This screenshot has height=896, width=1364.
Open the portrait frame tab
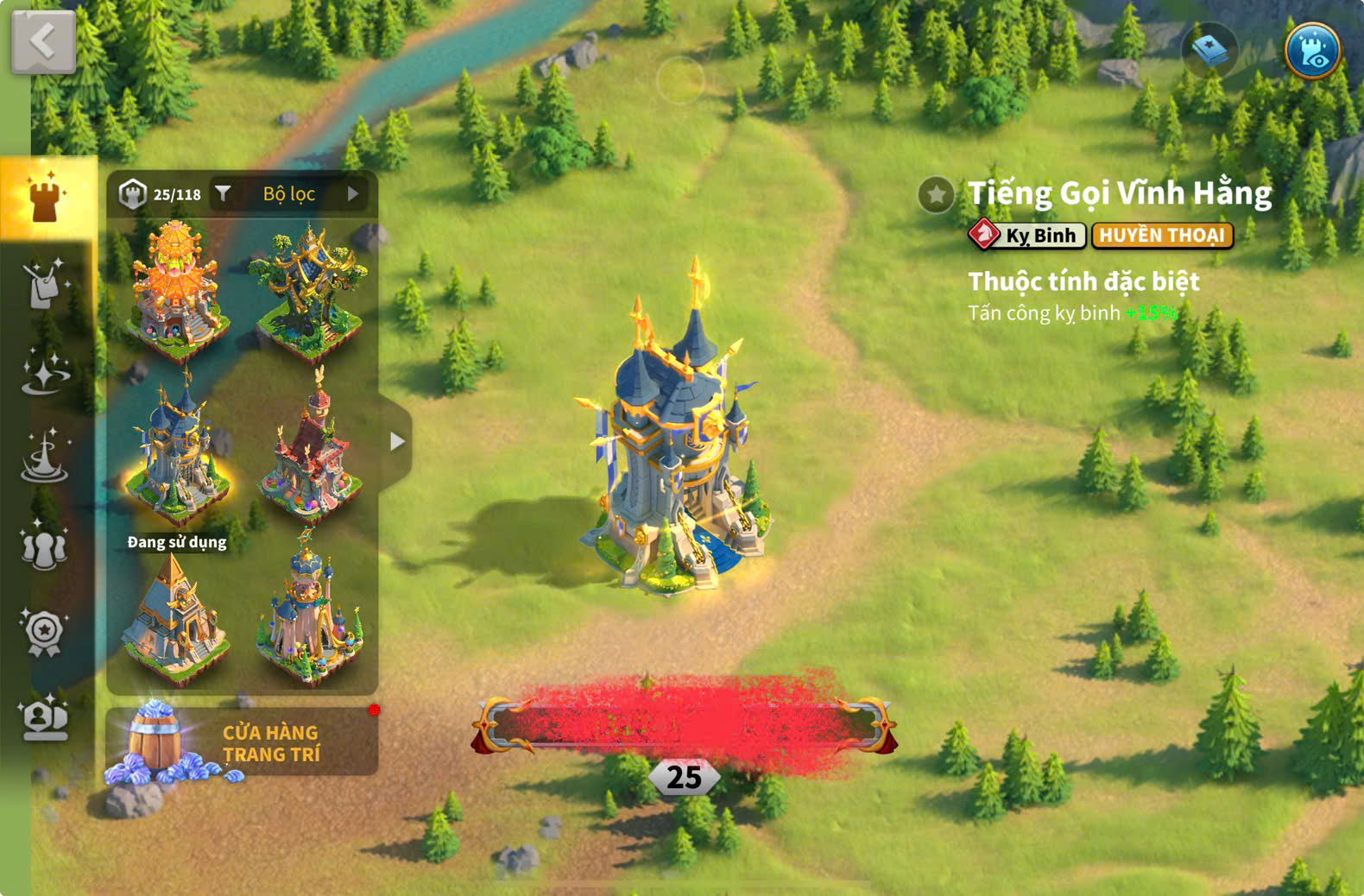tap(44, 718)
